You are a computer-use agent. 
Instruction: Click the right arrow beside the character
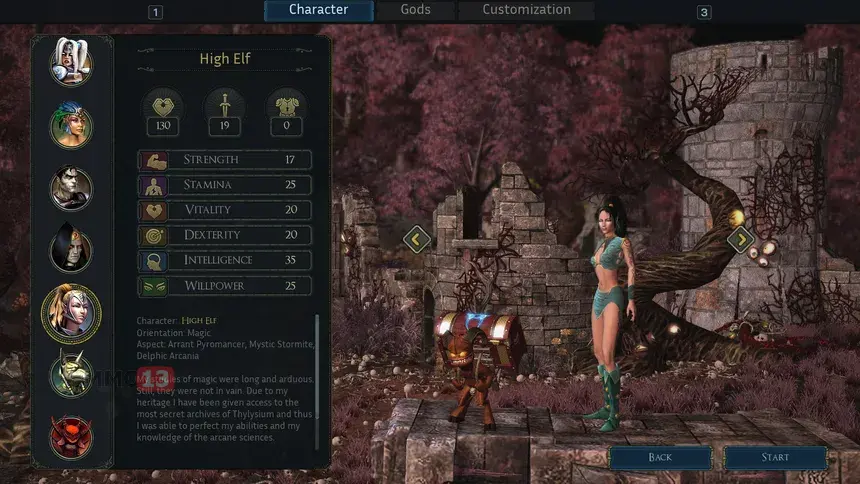(x=740, y=239)
